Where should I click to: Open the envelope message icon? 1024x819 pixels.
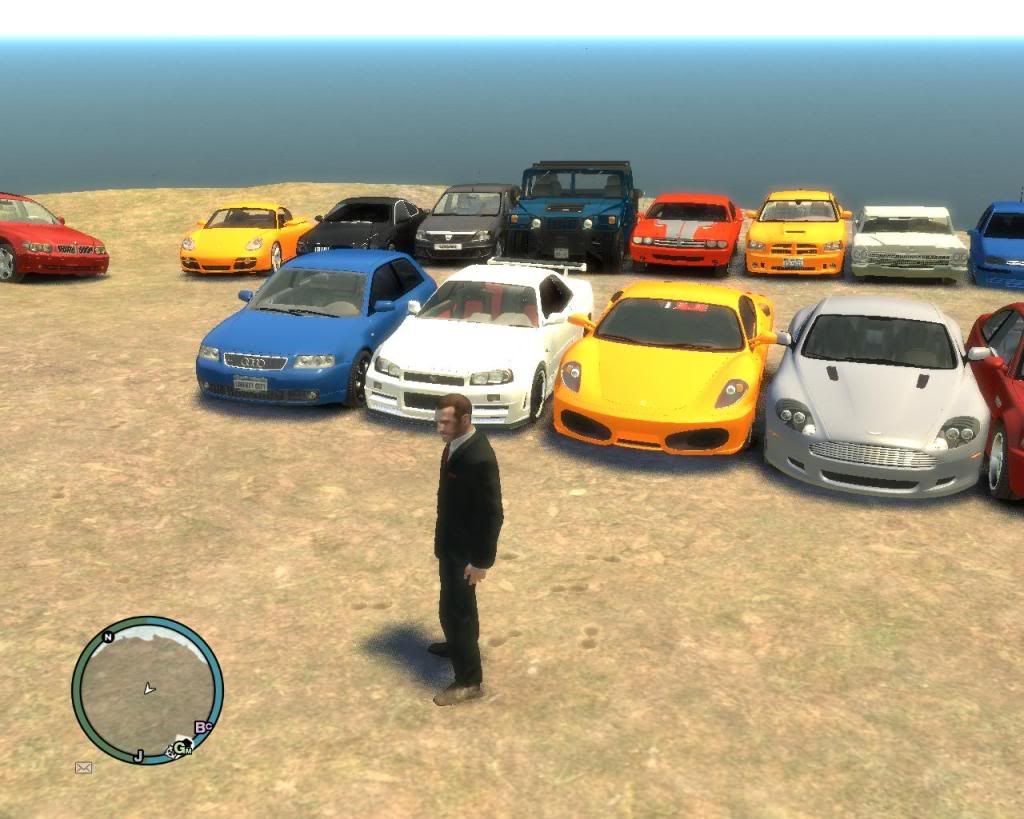click(83, 768)
